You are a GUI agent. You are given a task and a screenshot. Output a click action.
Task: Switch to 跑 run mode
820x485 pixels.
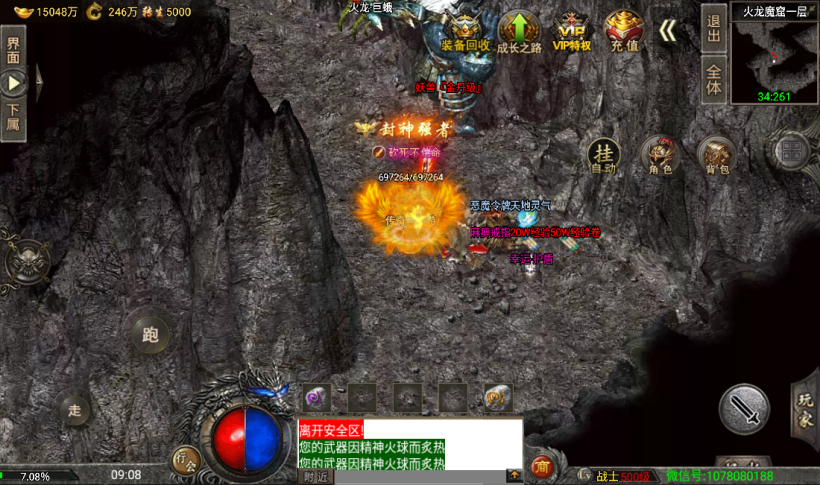pyautogui.click(x=150, y=334)
